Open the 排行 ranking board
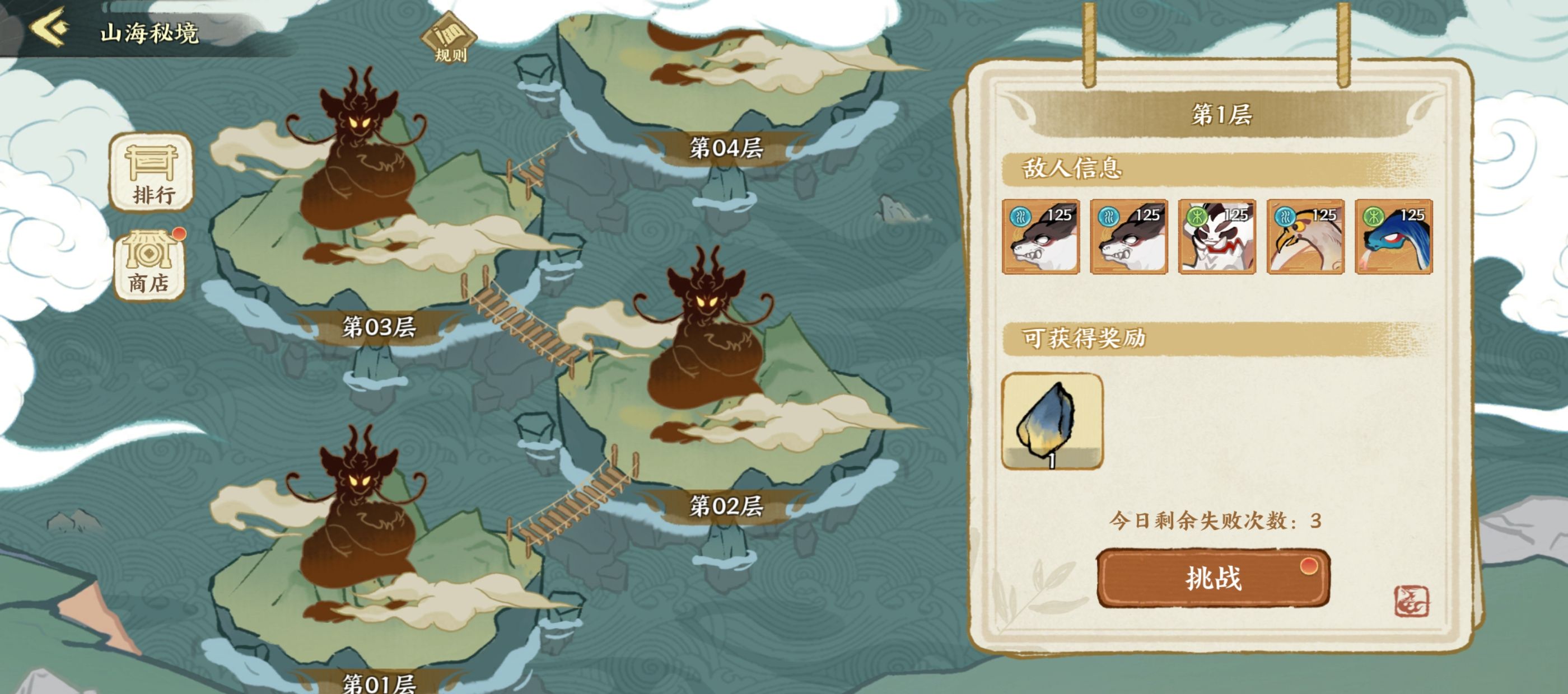This screenshot has height=694, width=1568. [152, 173]
